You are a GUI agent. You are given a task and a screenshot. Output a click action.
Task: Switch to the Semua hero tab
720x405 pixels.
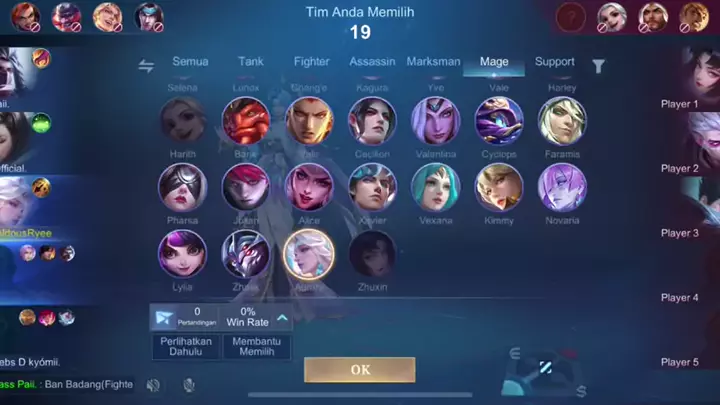[190, 62]
